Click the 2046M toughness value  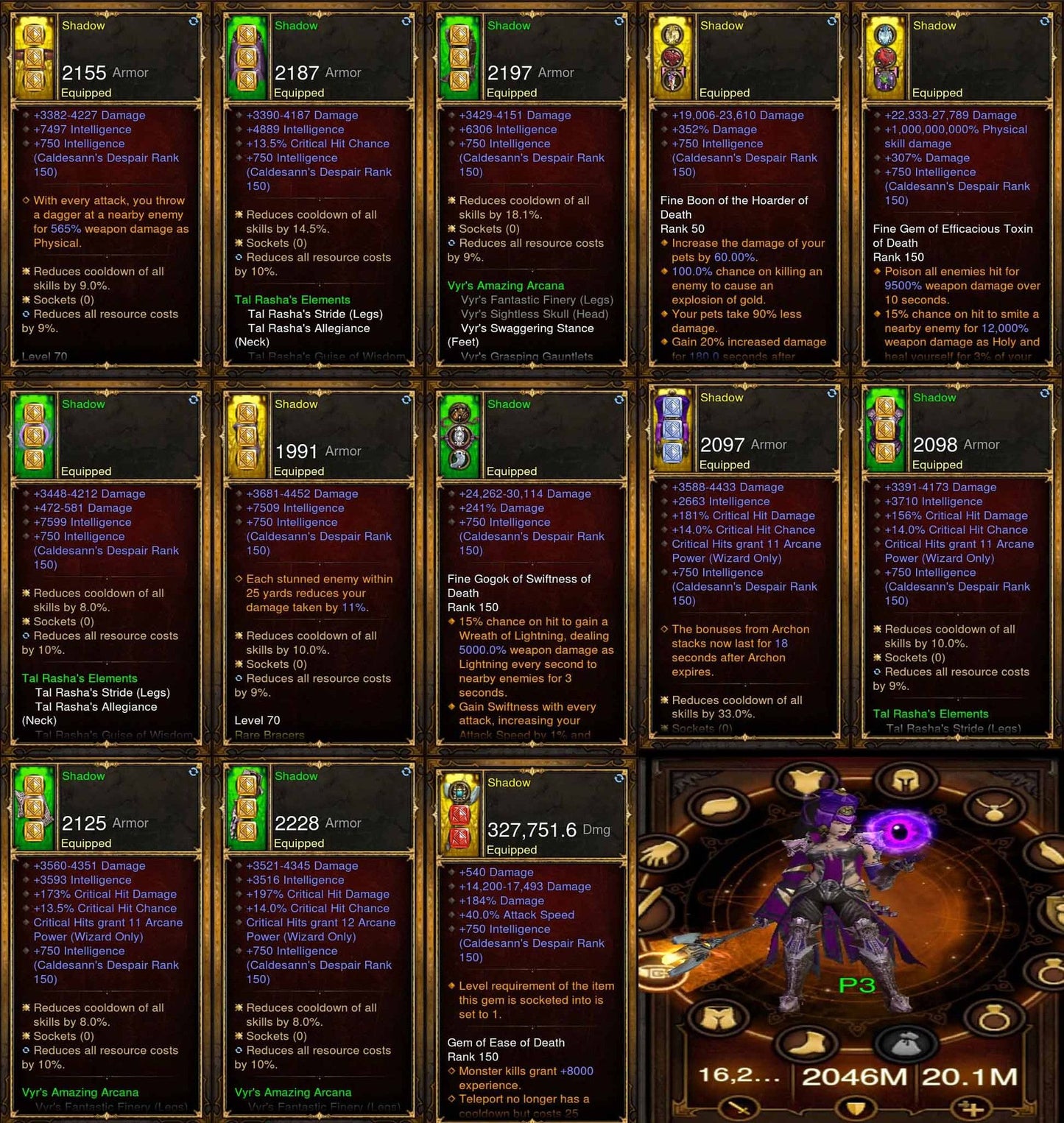tap(856, 1077)
